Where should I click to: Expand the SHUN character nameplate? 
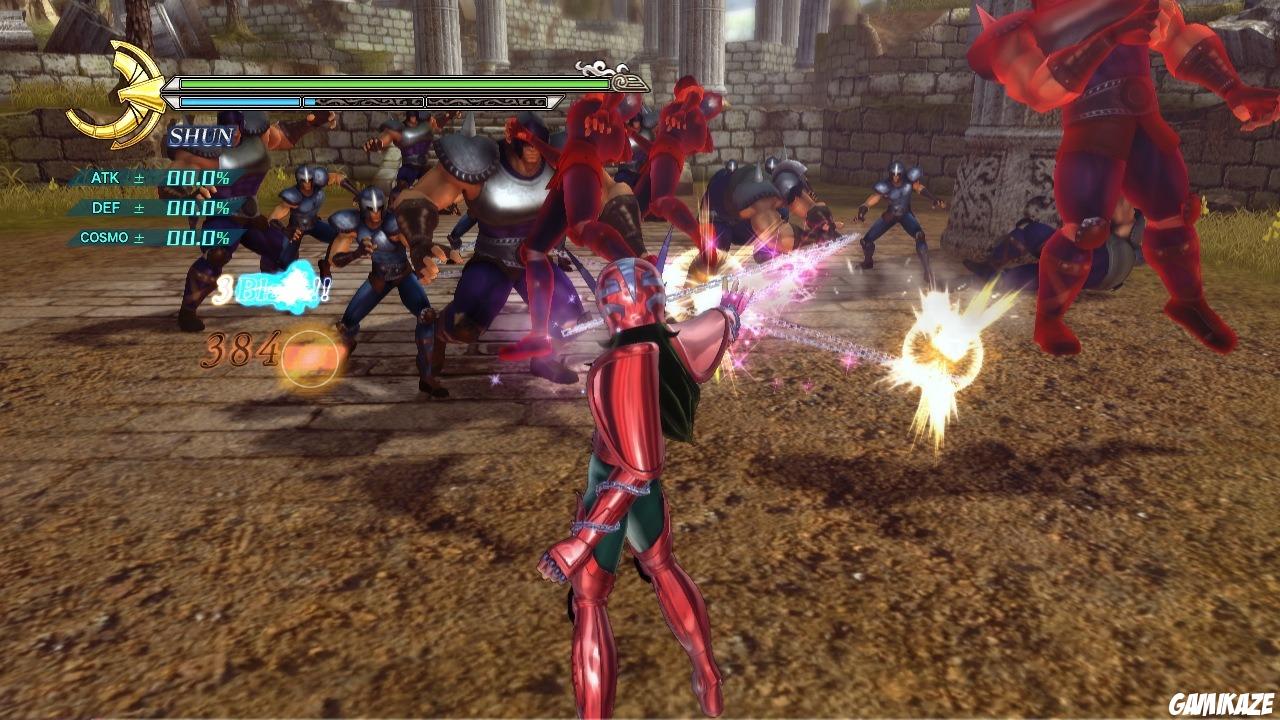point(200,135)
